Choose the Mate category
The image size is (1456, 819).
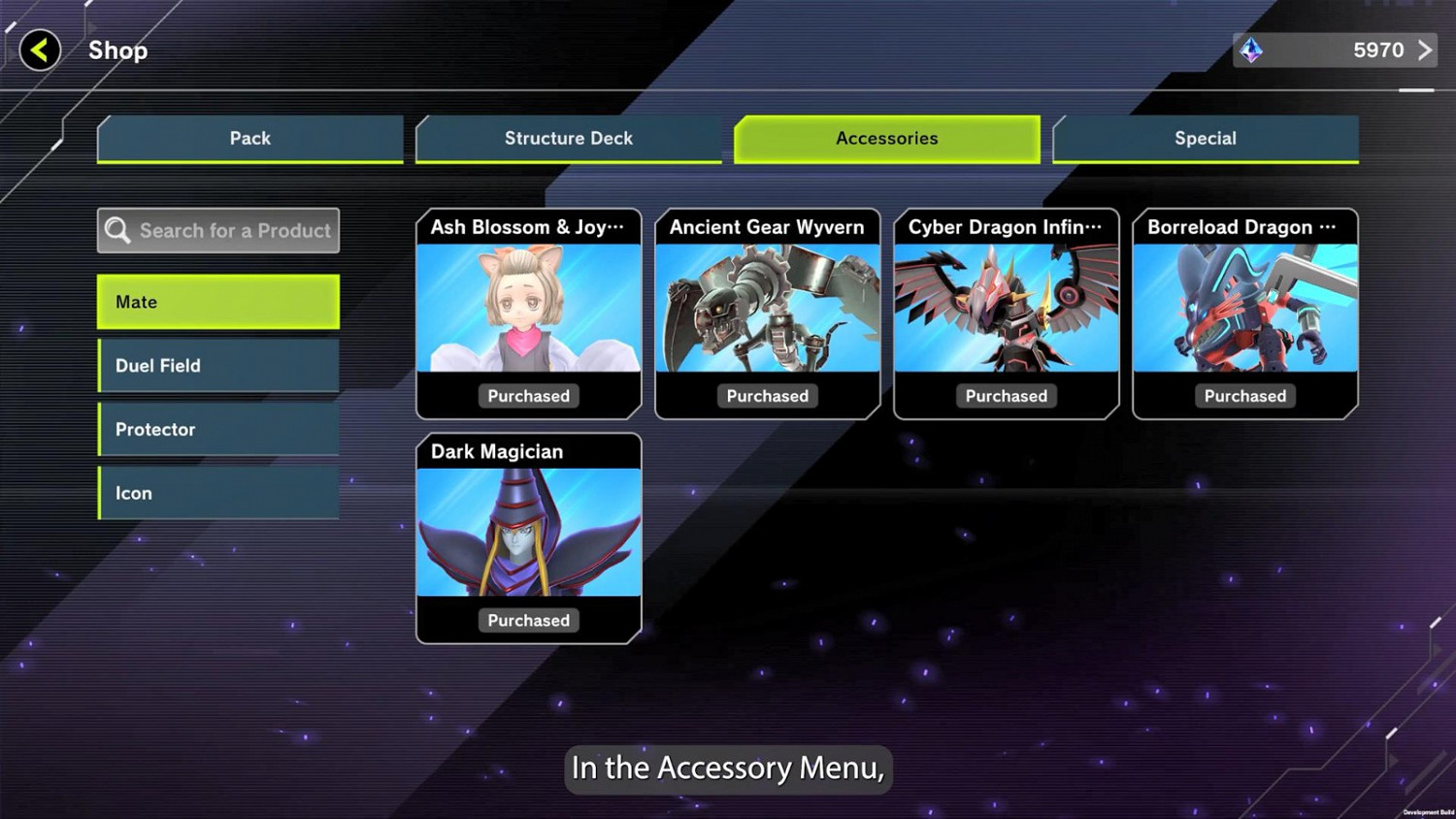[x=218, y=302]
